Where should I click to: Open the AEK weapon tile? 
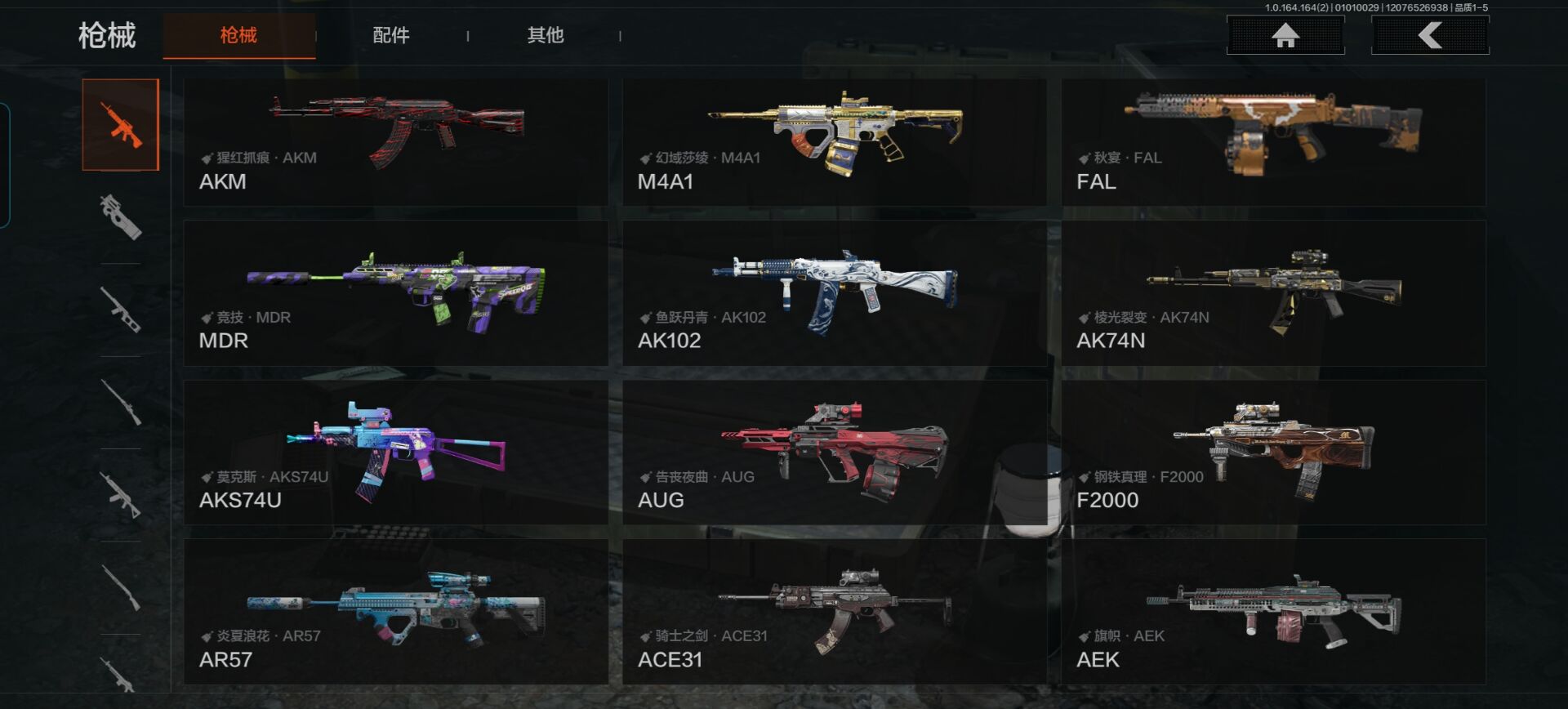[x=1273, y=611]
